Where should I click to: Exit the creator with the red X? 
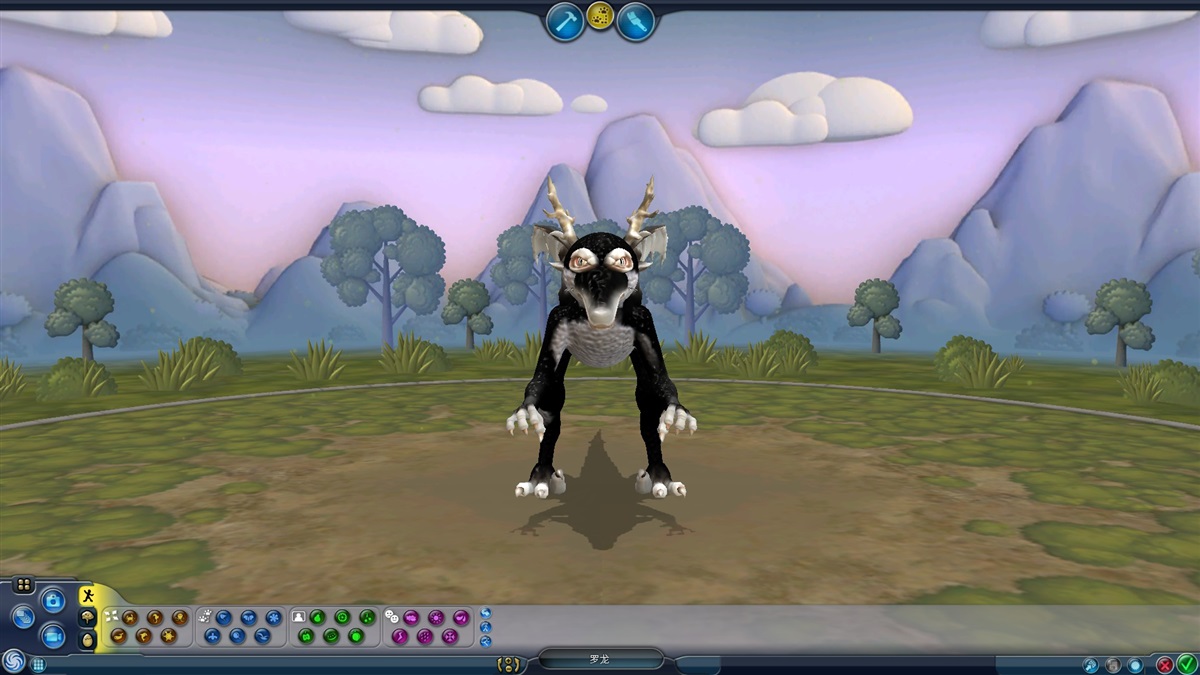point(1165,664)
